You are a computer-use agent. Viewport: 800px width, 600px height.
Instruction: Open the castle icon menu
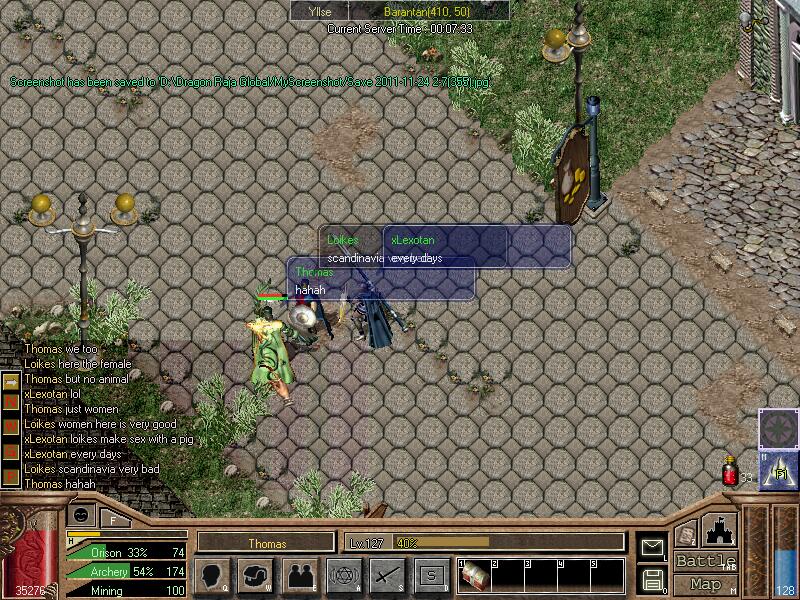pyautogui.click(x=721, y=529)
